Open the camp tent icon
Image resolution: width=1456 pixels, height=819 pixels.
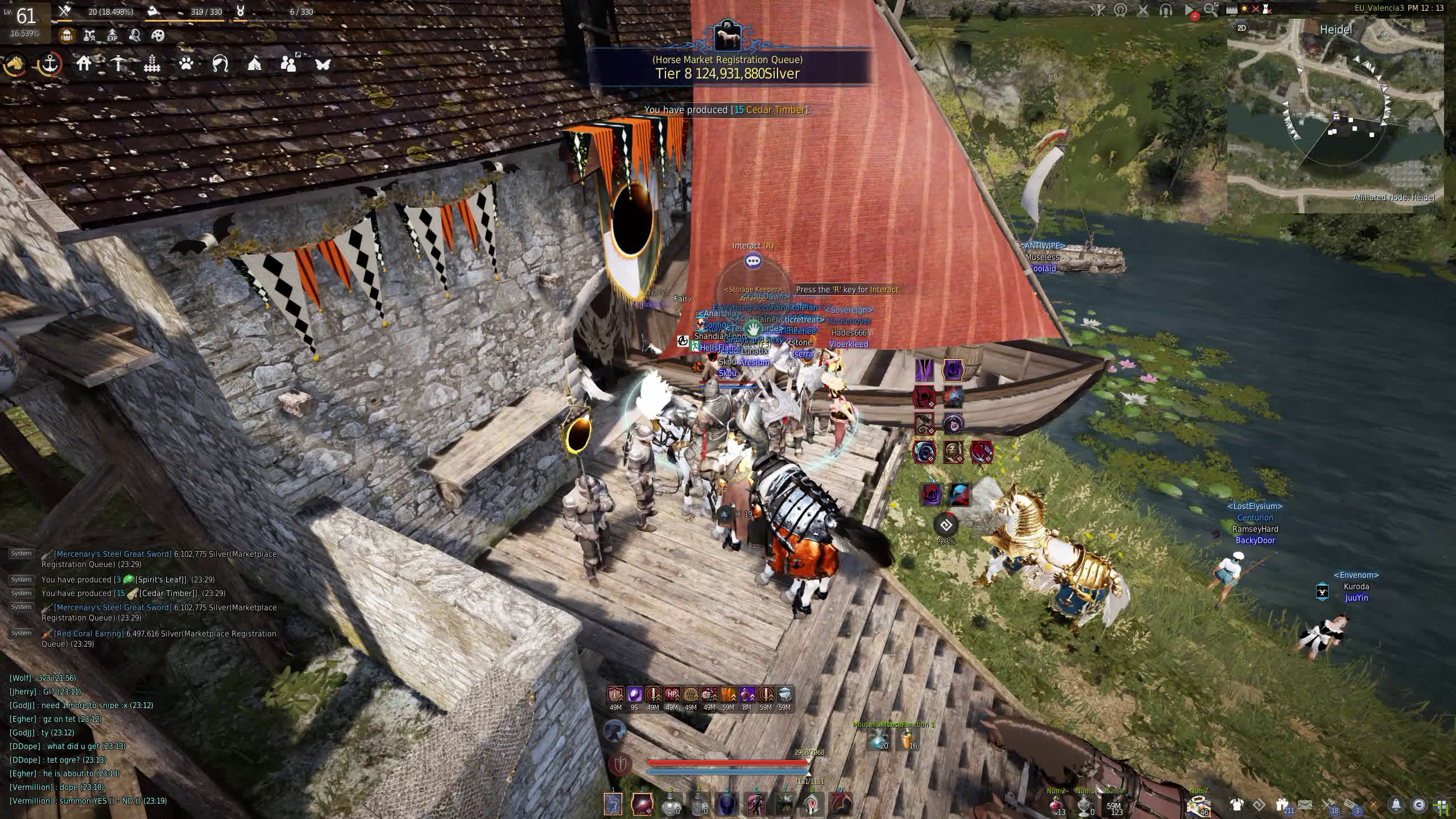254,64
